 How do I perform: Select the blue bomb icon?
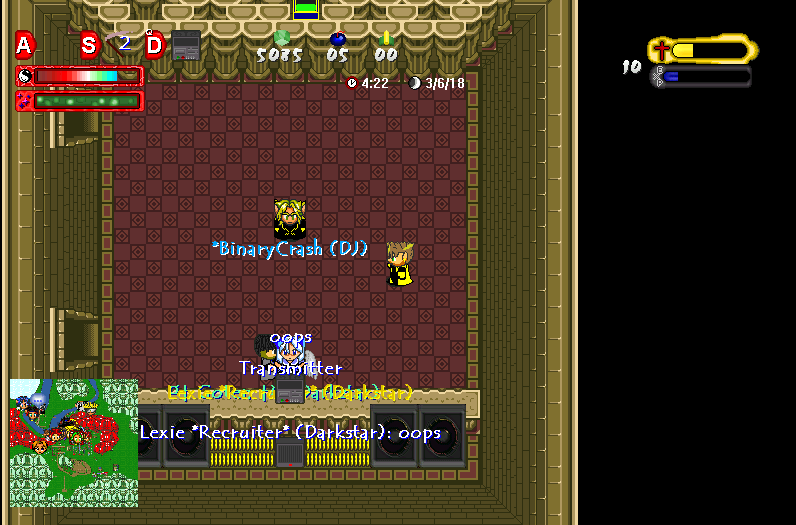[338, 39]
